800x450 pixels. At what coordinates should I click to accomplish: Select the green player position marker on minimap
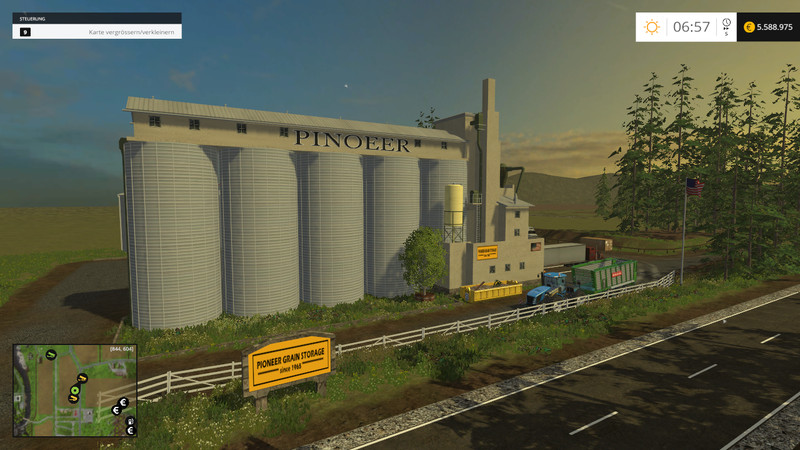(75, 390)
